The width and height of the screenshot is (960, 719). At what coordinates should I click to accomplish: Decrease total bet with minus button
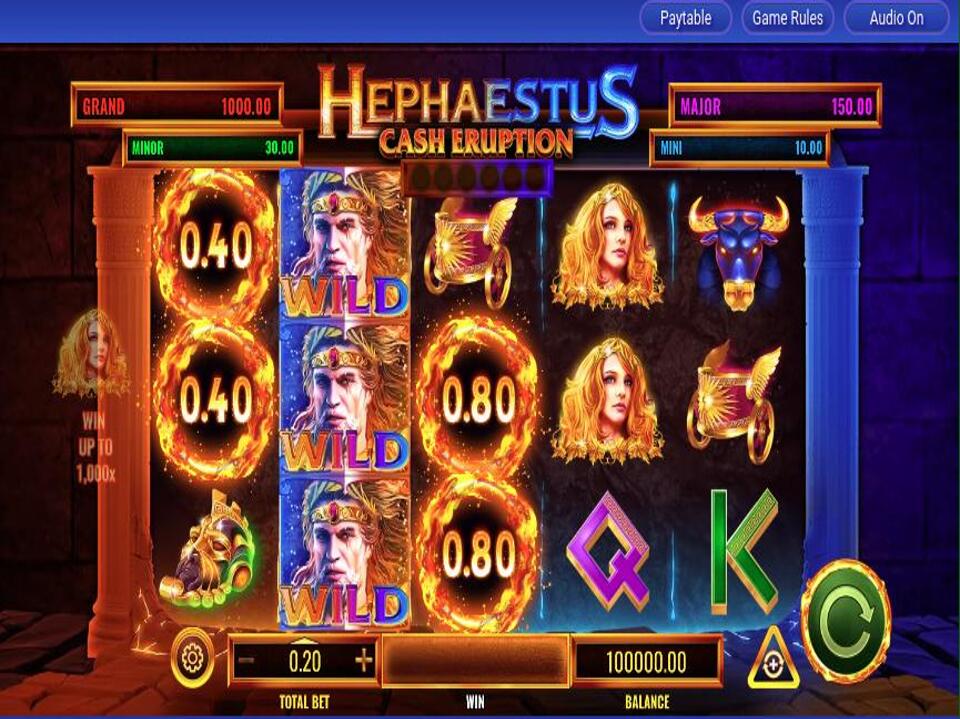(x=247, y=661)
